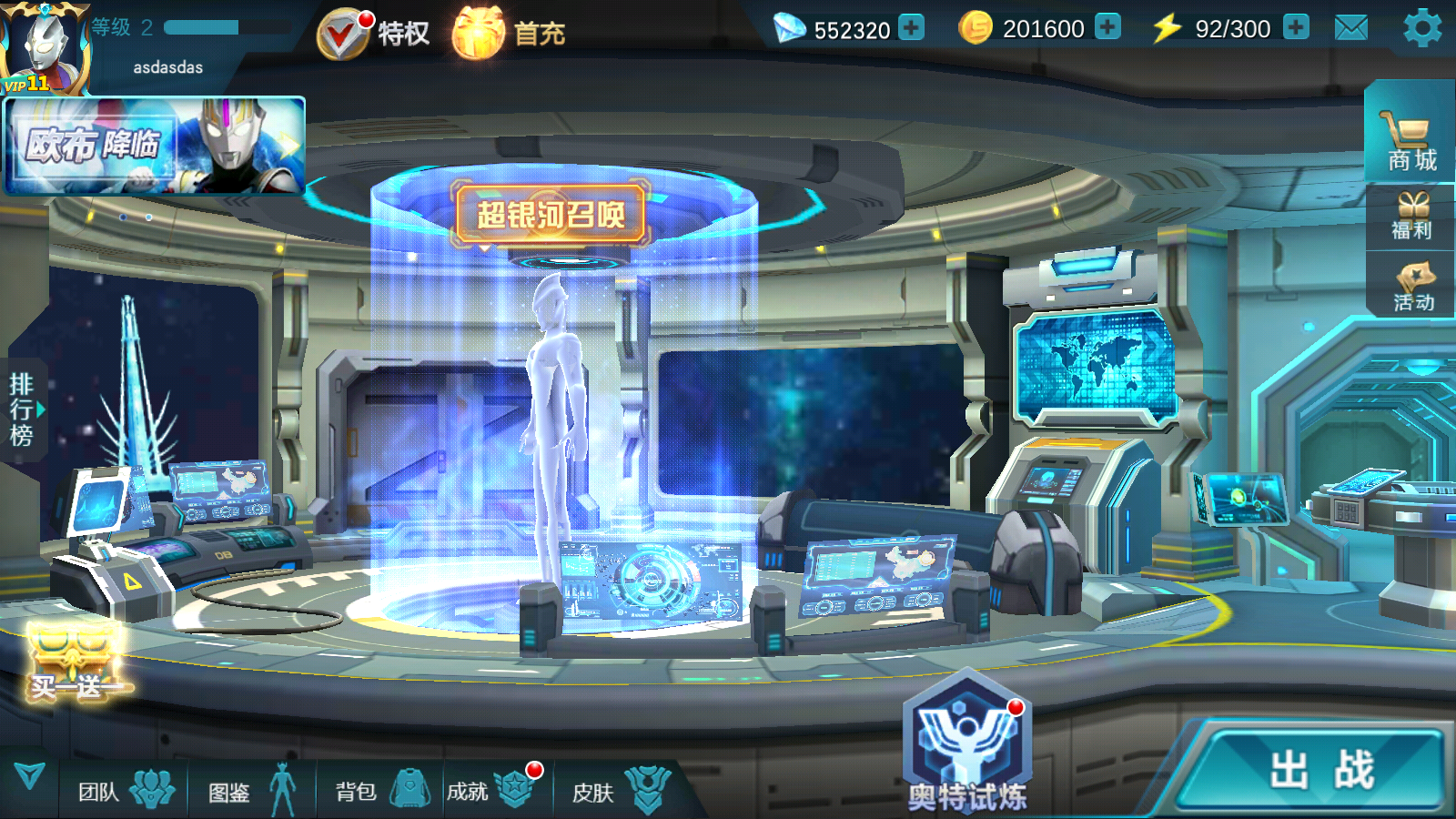
Task: Open the mail envelope inbox
Action: pyautogui.click(x=1350, y=28)
